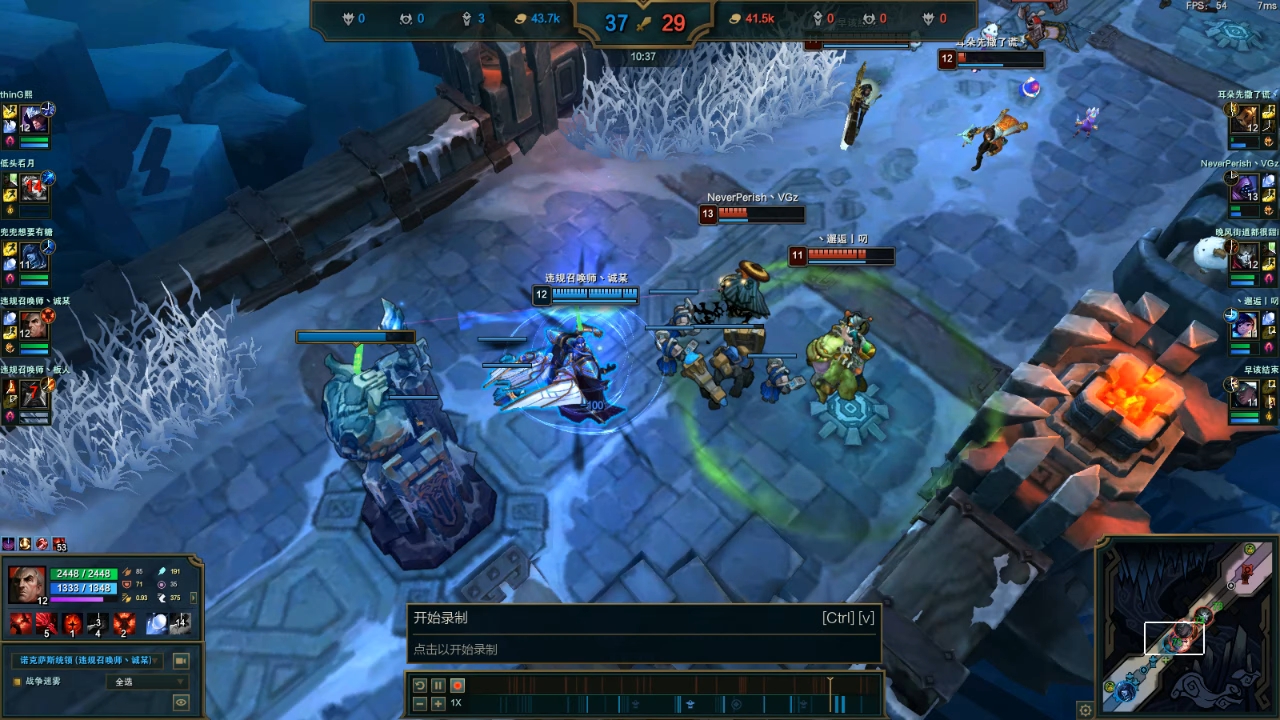Decrease playback speed with minus button
This screenshot has width=1280, height=720.
pyautogui.click(x=420, y=703)
